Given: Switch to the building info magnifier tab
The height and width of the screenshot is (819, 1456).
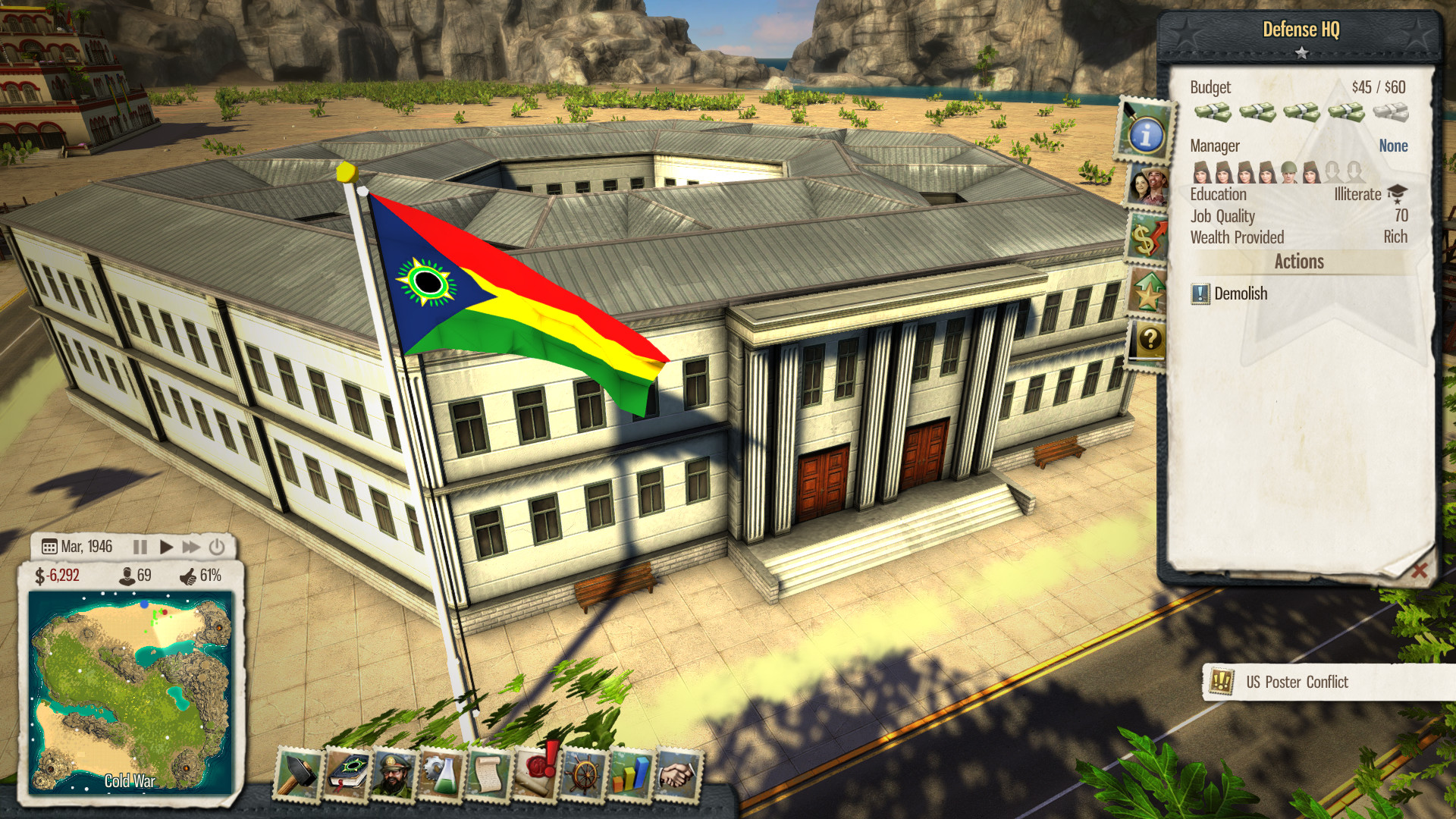Looking at the screenshot, I should pyautogui.click(x=1145, y=135).
